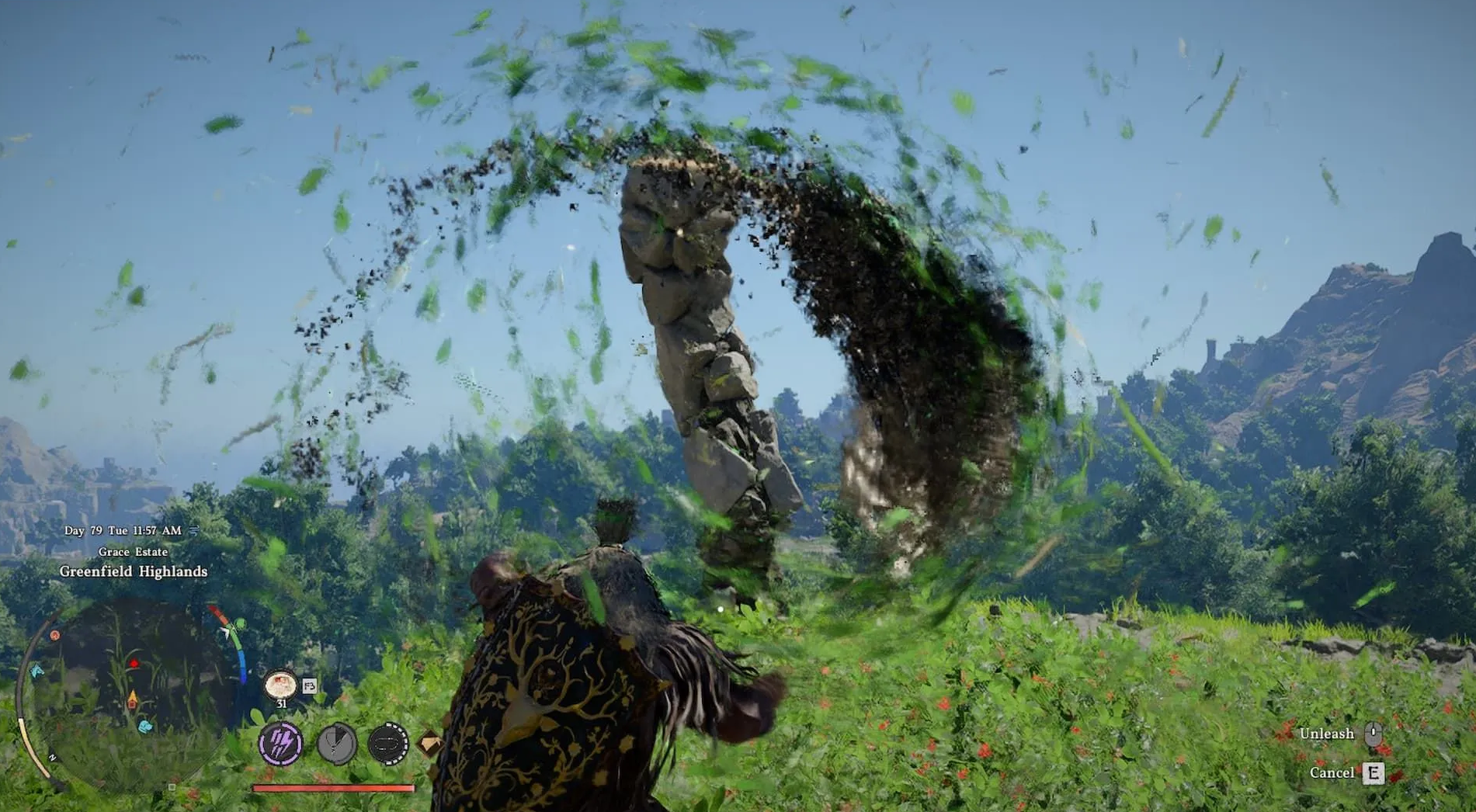Select the dark ring ability icon
1476x812 pixels.
tap(388, 744)
